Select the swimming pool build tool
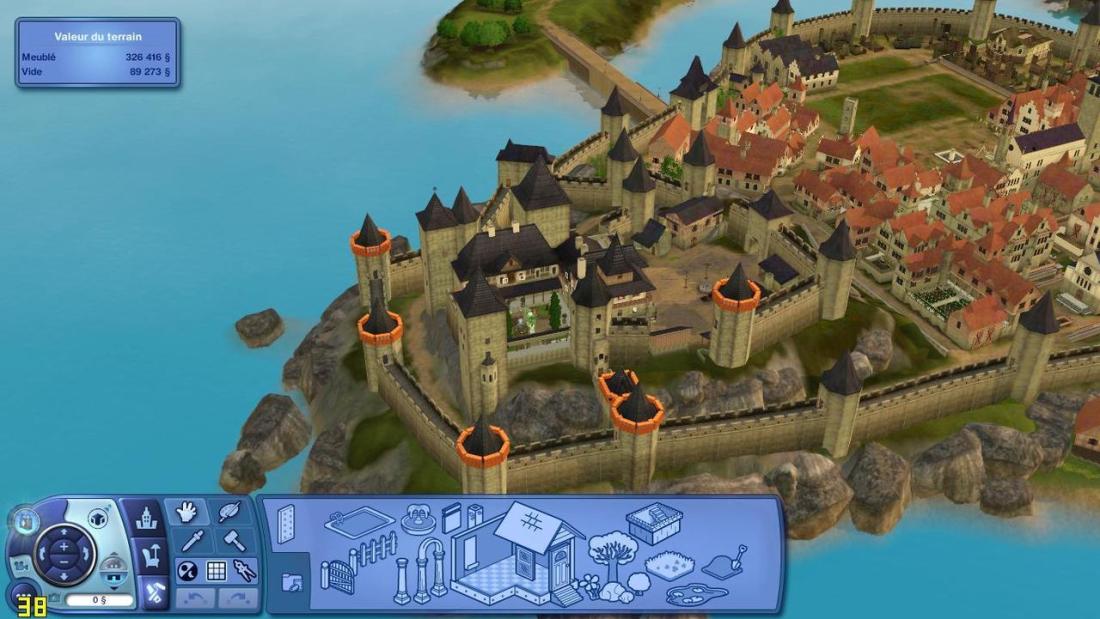This screenshot has width=1100, height=619. (x=359, y=523)
